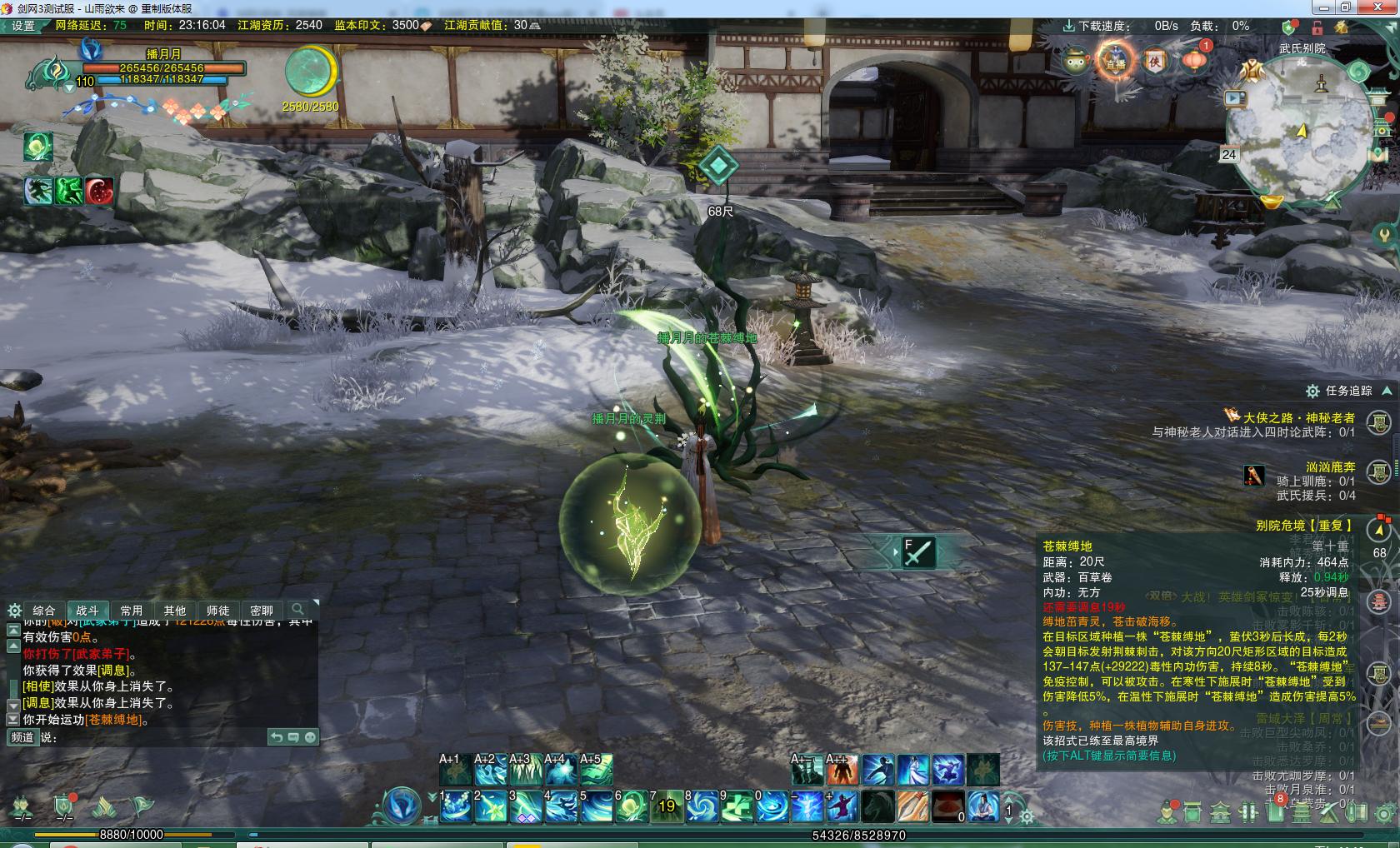This screenshot has height=848, width=1400.
Task: Click the 直播 livestream icon
Action: (x=1115, y=62)
